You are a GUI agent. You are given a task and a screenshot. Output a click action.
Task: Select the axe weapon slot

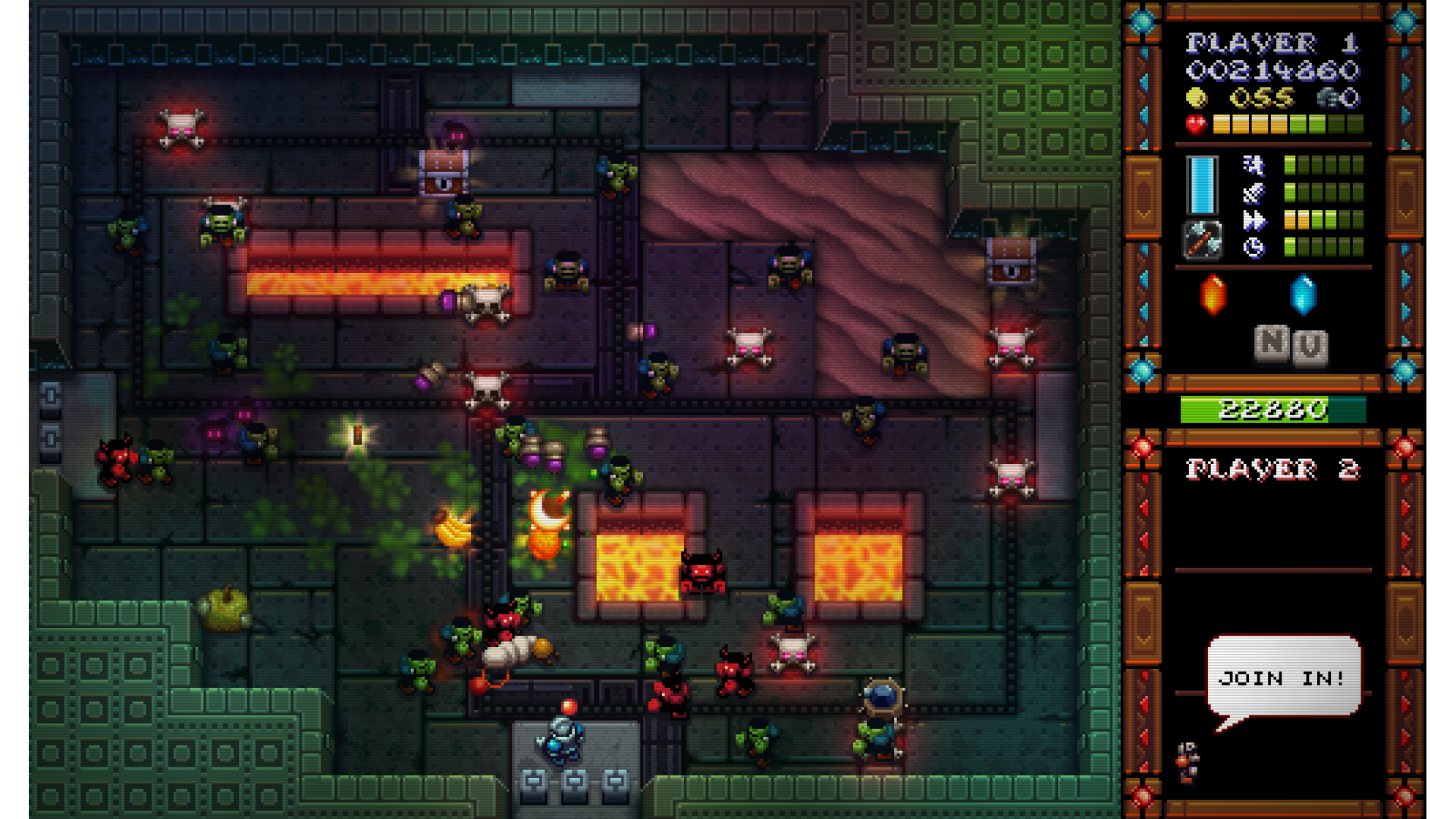pos(1202,240)
